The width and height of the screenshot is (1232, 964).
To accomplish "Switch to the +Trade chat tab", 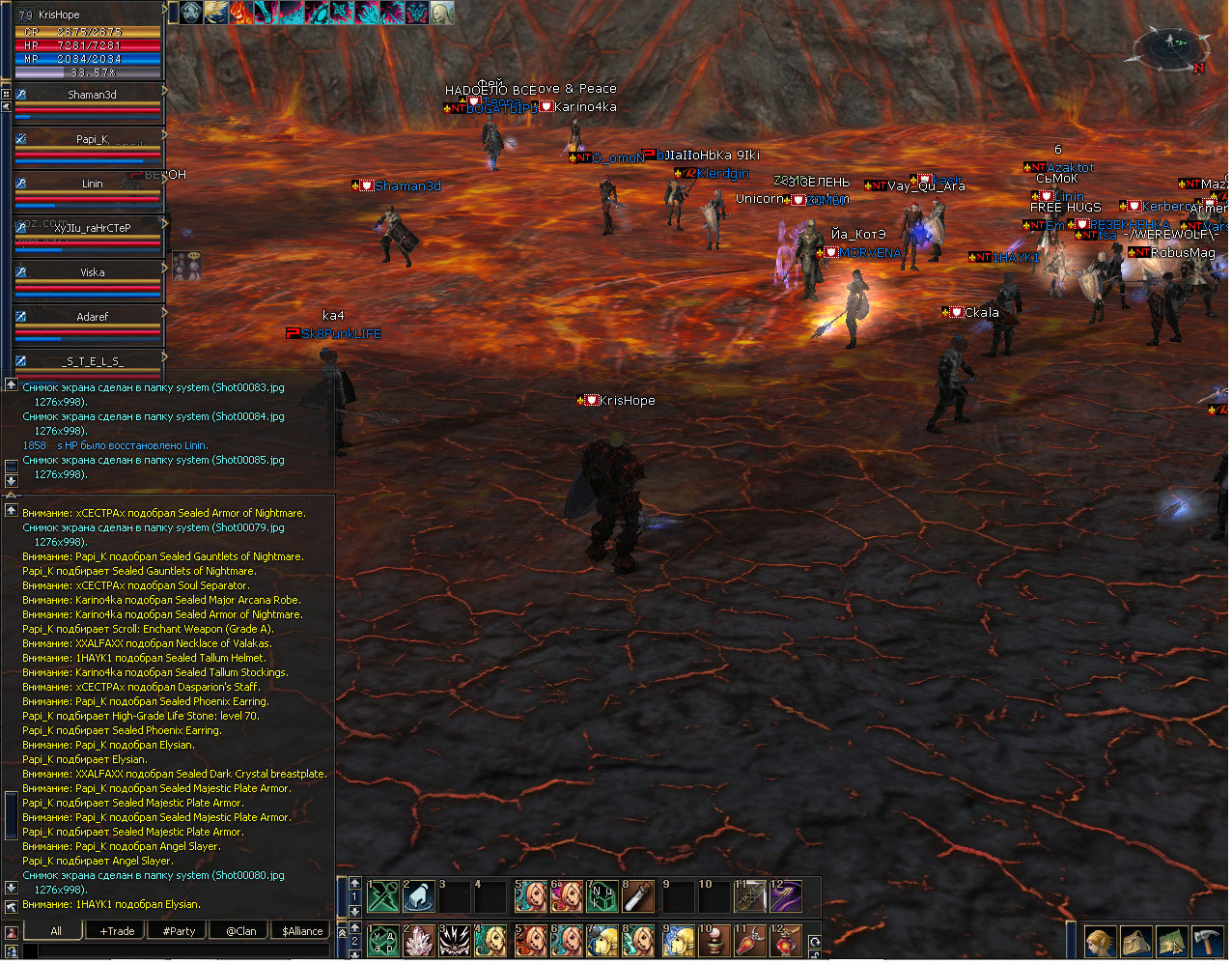I will (117, 931).
